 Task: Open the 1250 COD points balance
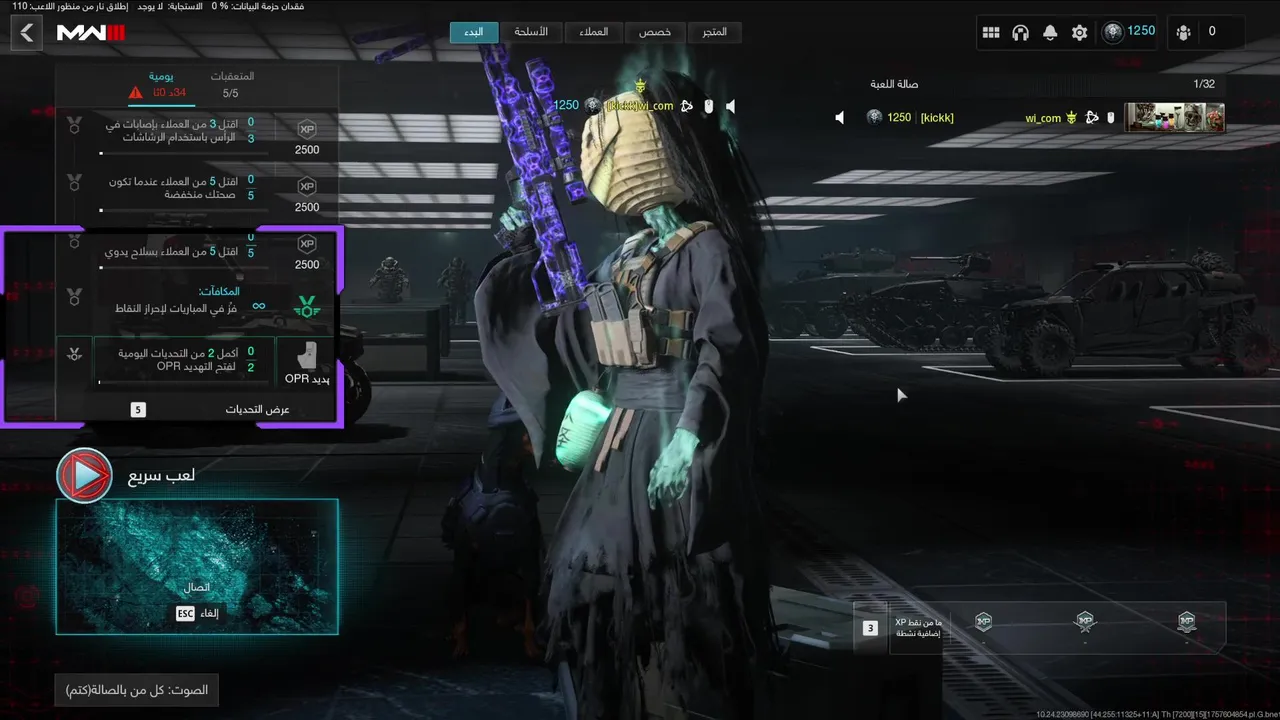1129,32
